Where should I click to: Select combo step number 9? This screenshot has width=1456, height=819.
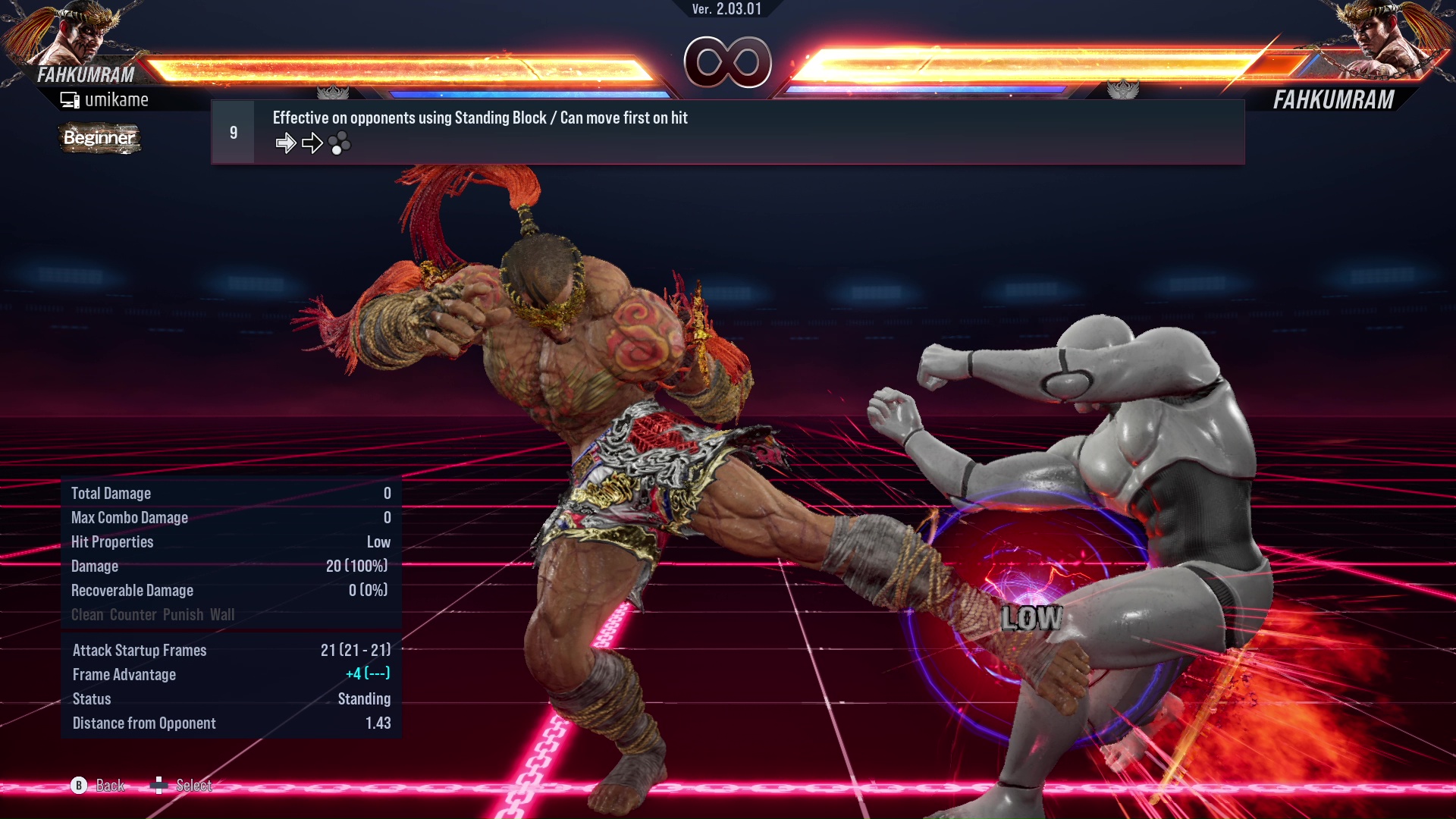[x=233, y=131]
